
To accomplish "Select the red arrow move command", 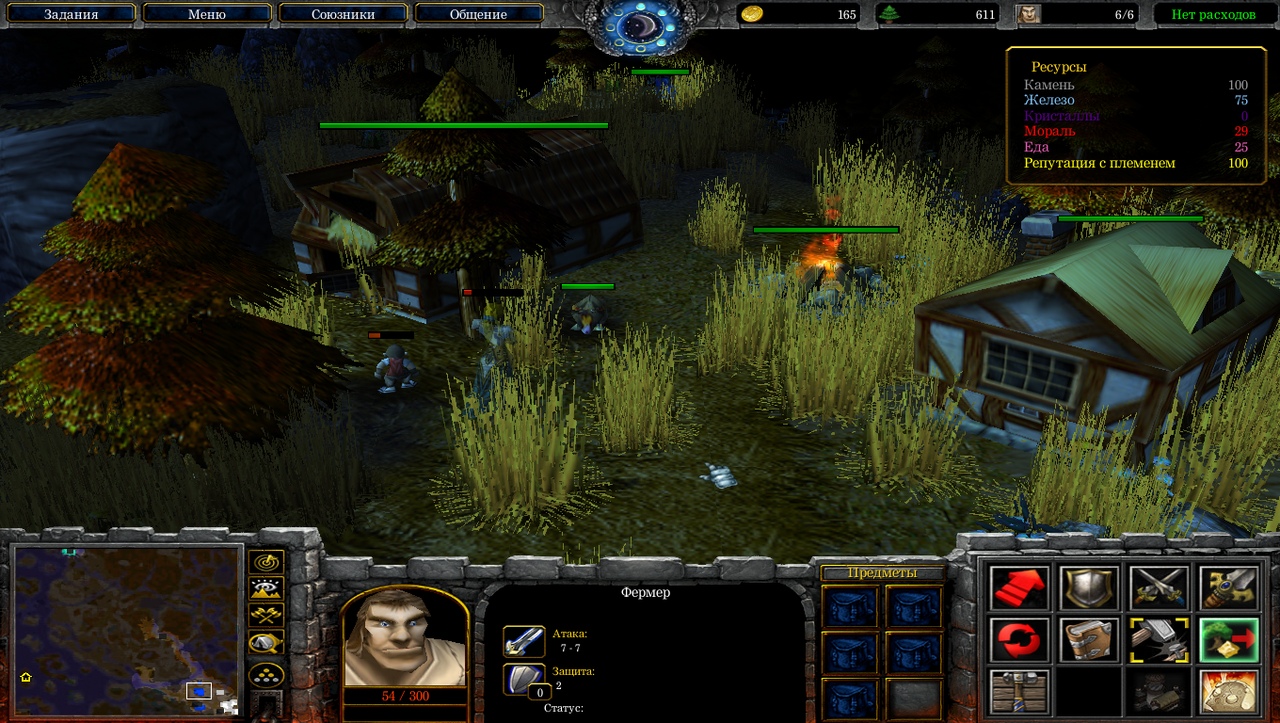I will tap(1020, 588).
